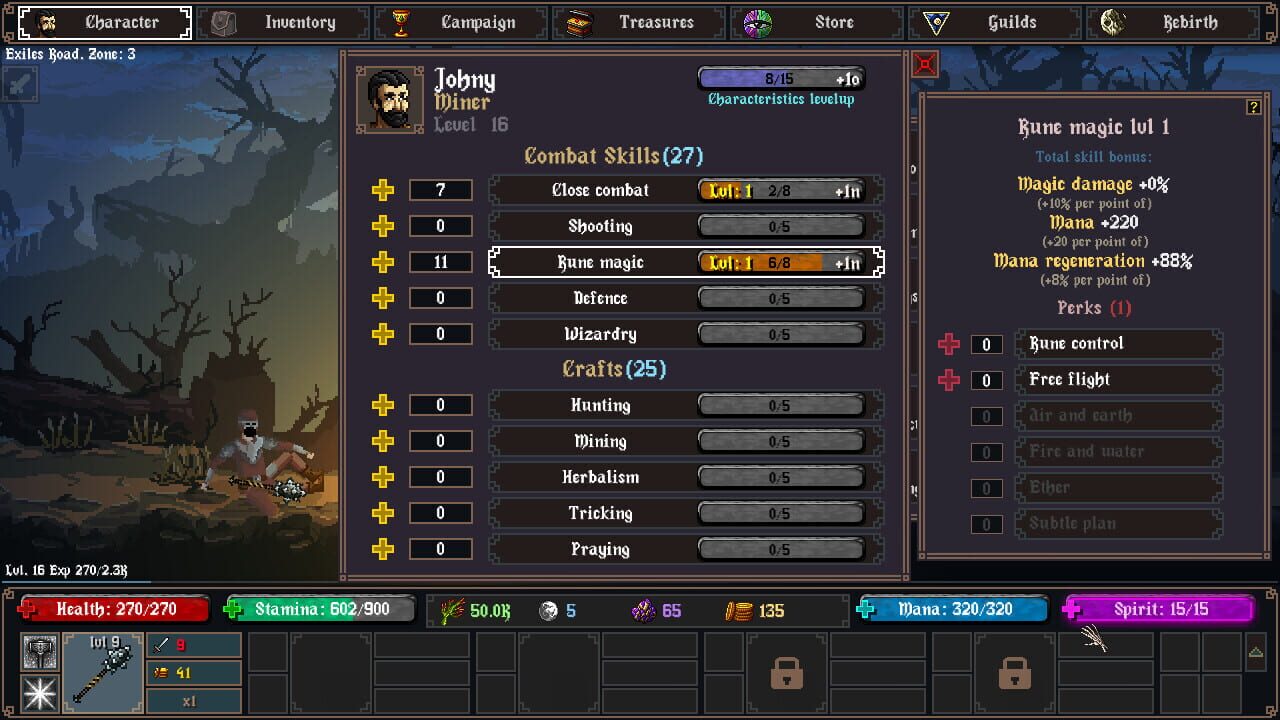The image size is (1280, 720).
Task: Click the padlock on a locked inventory slot
Action: 786,675
